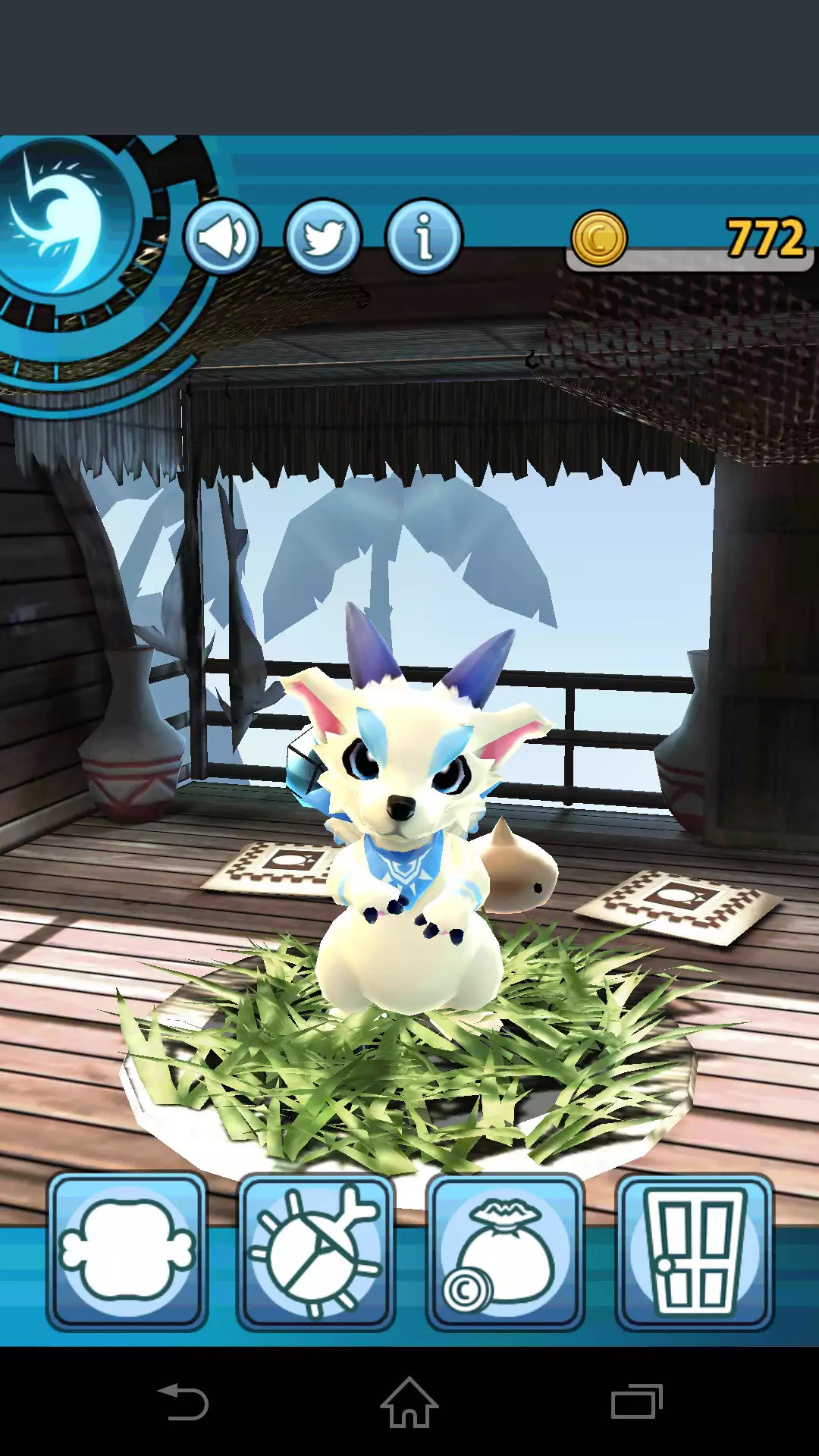Viewport: 819px width, 1456px height.
Task: Open the bug and fish collection button
Action: click(315, 1251)
